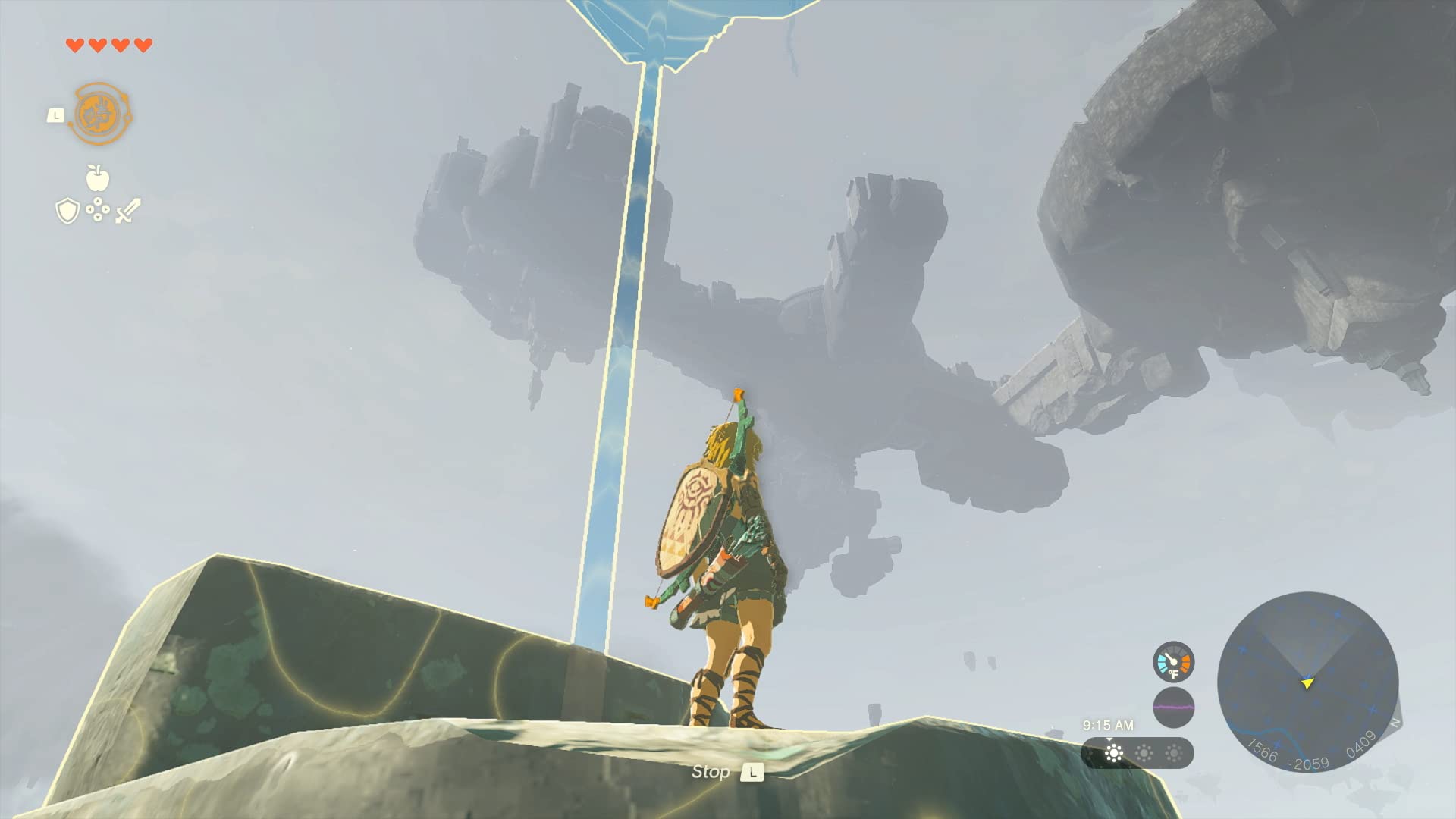Click the small arrow above the weather forecast
The height and width of the screenshot is (819, 1456).
(x=1109, y=740)
